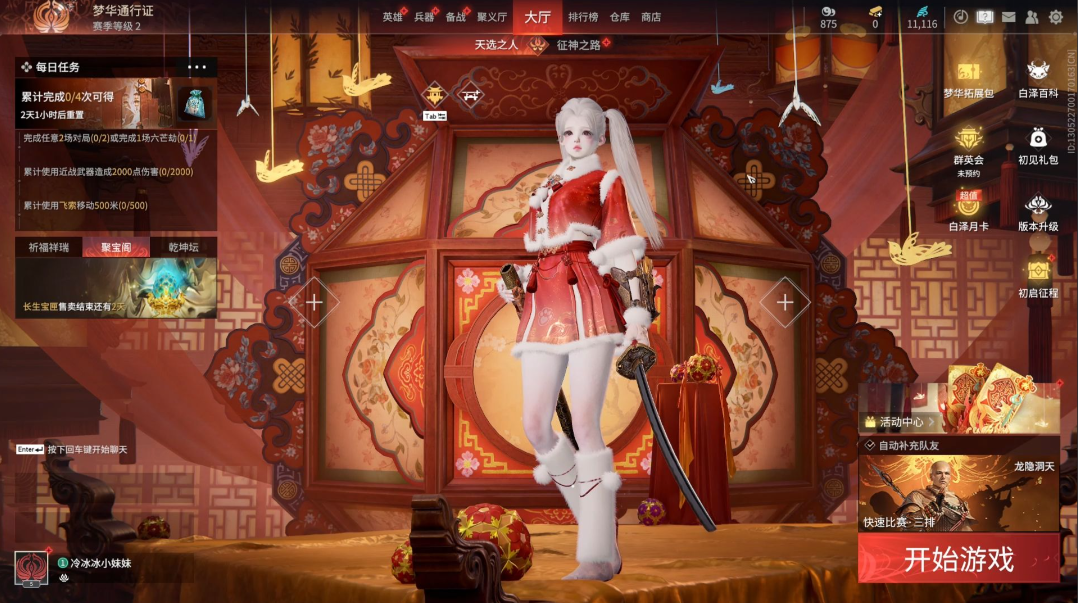Viewport: 1078px width, 603px height.
Task: Open the 商店 shop tab
Action: point(651,17)
